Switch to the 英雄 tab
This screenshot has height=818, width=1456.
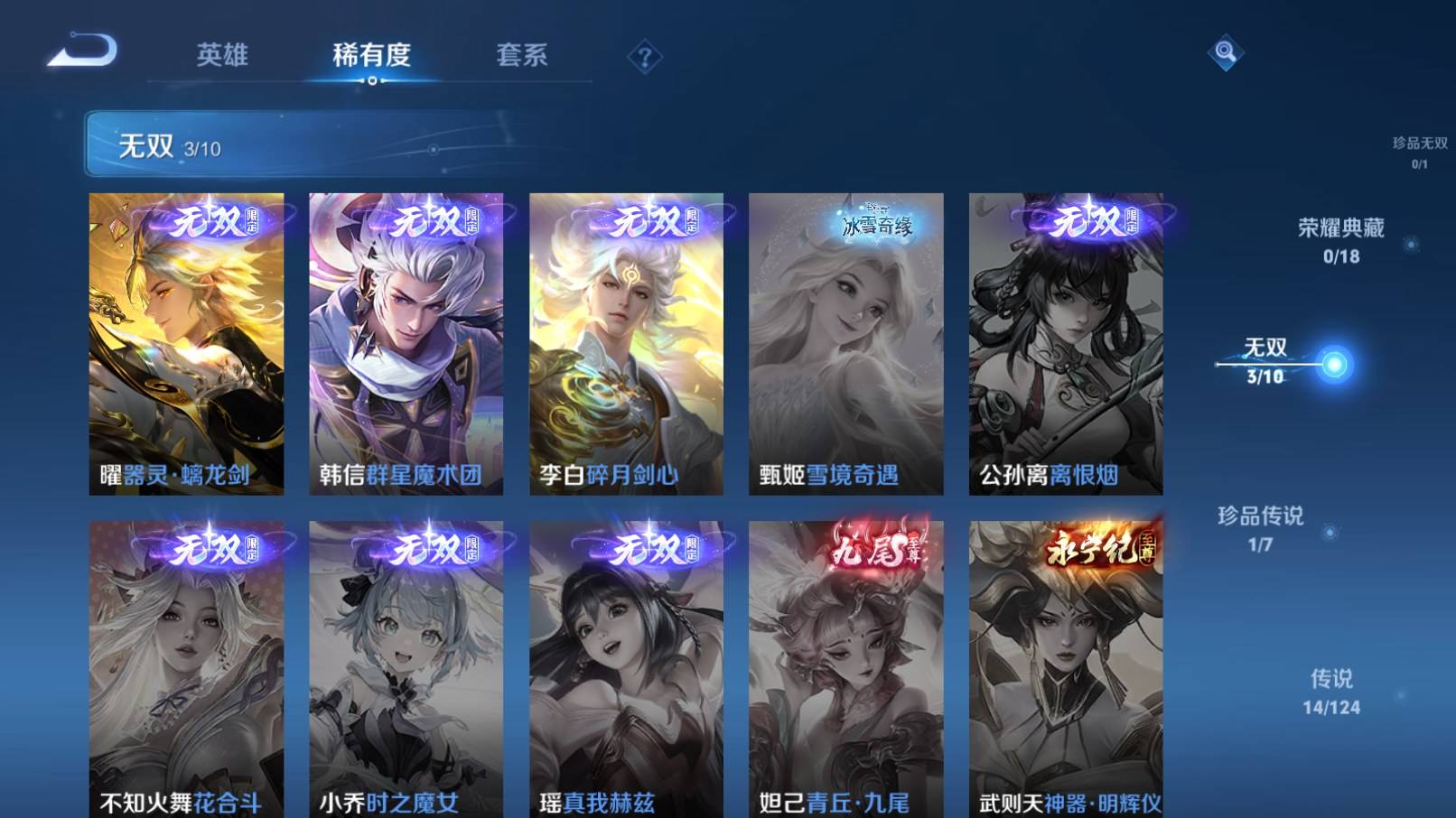coord(219,54)
